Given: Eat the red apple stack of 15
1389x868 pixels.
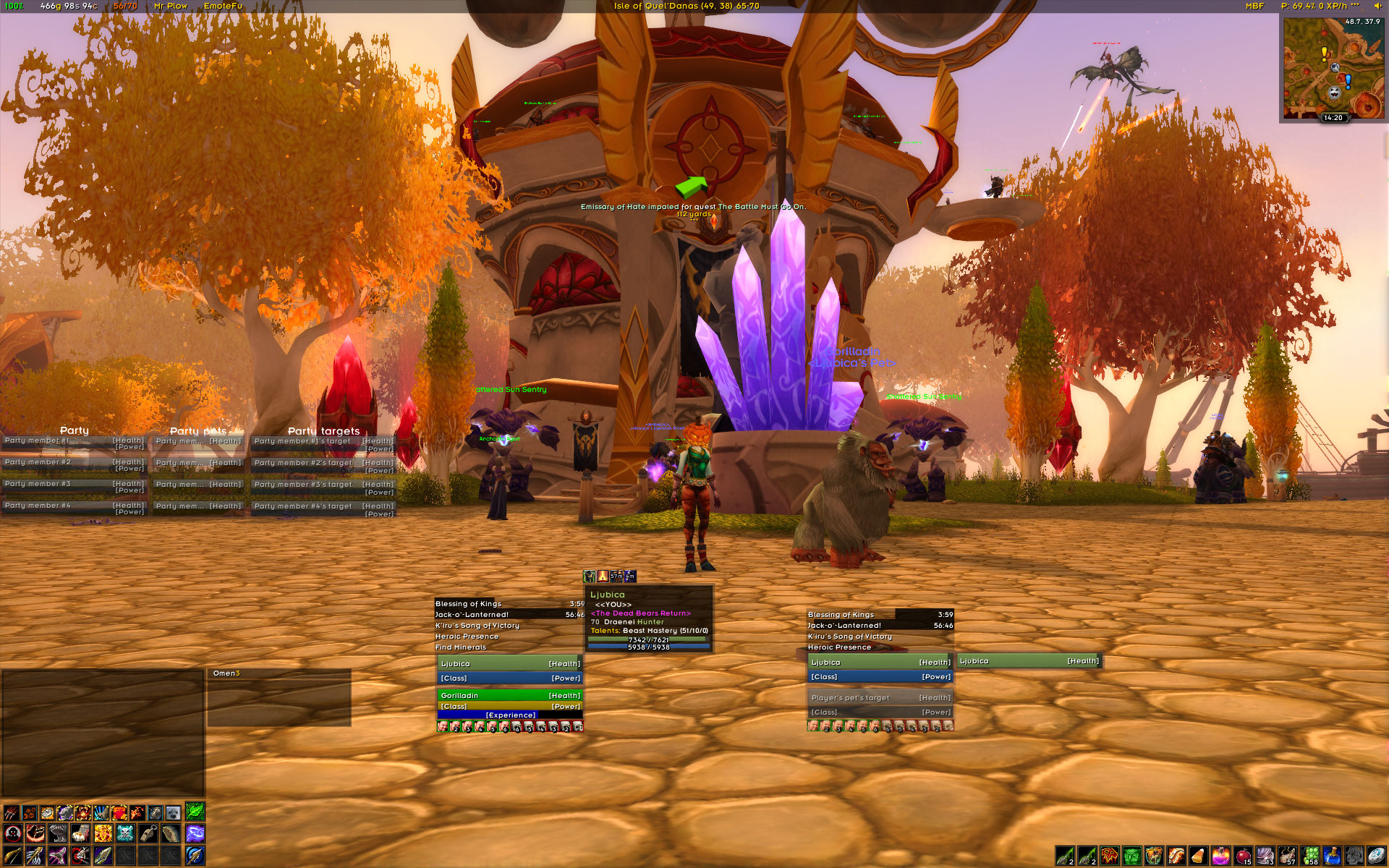Looking at the screenshot, I should tap(1243, 856).
